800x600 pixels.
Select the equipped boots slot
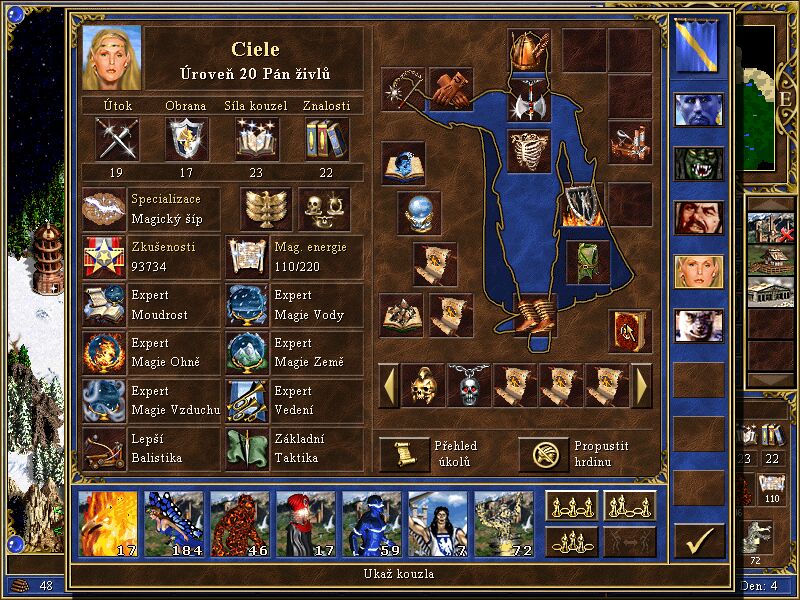pyautogui.click(x=529, y=314)
